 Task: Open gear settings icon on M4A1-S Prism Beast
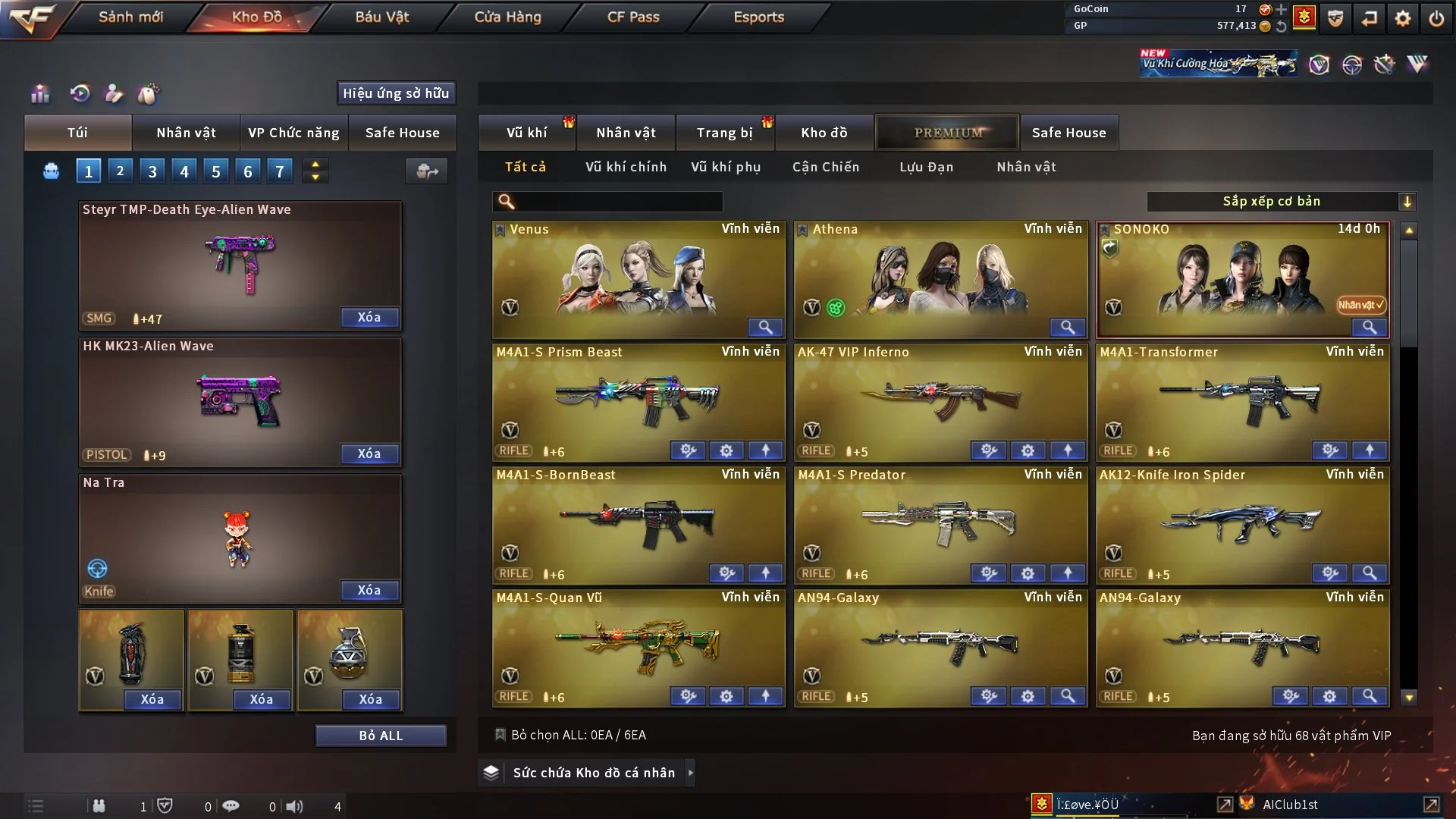[726, 450]
